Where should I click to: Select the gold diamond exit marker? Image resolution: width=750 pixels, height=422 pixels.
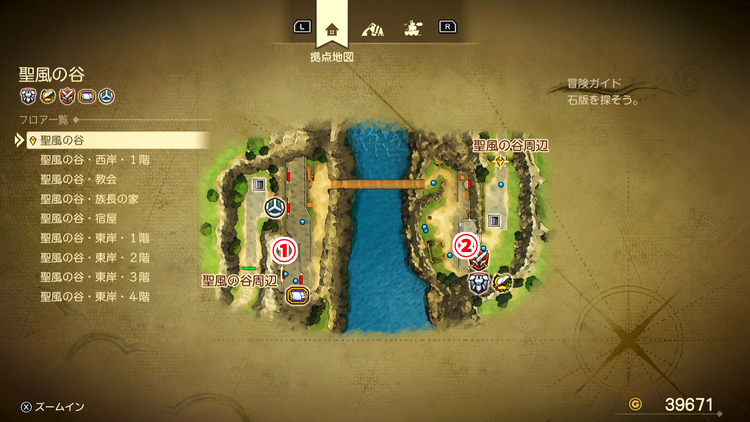pyautogui.click(x=499, y=161)
